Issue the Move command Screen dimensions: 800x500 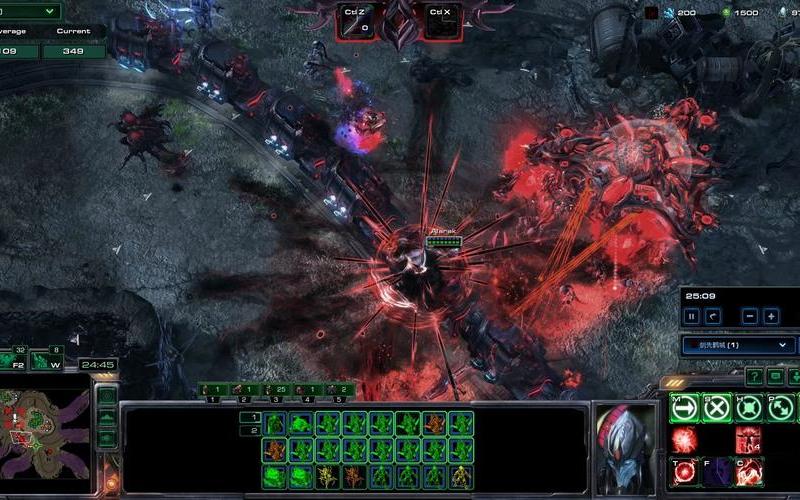pos(685,408)
